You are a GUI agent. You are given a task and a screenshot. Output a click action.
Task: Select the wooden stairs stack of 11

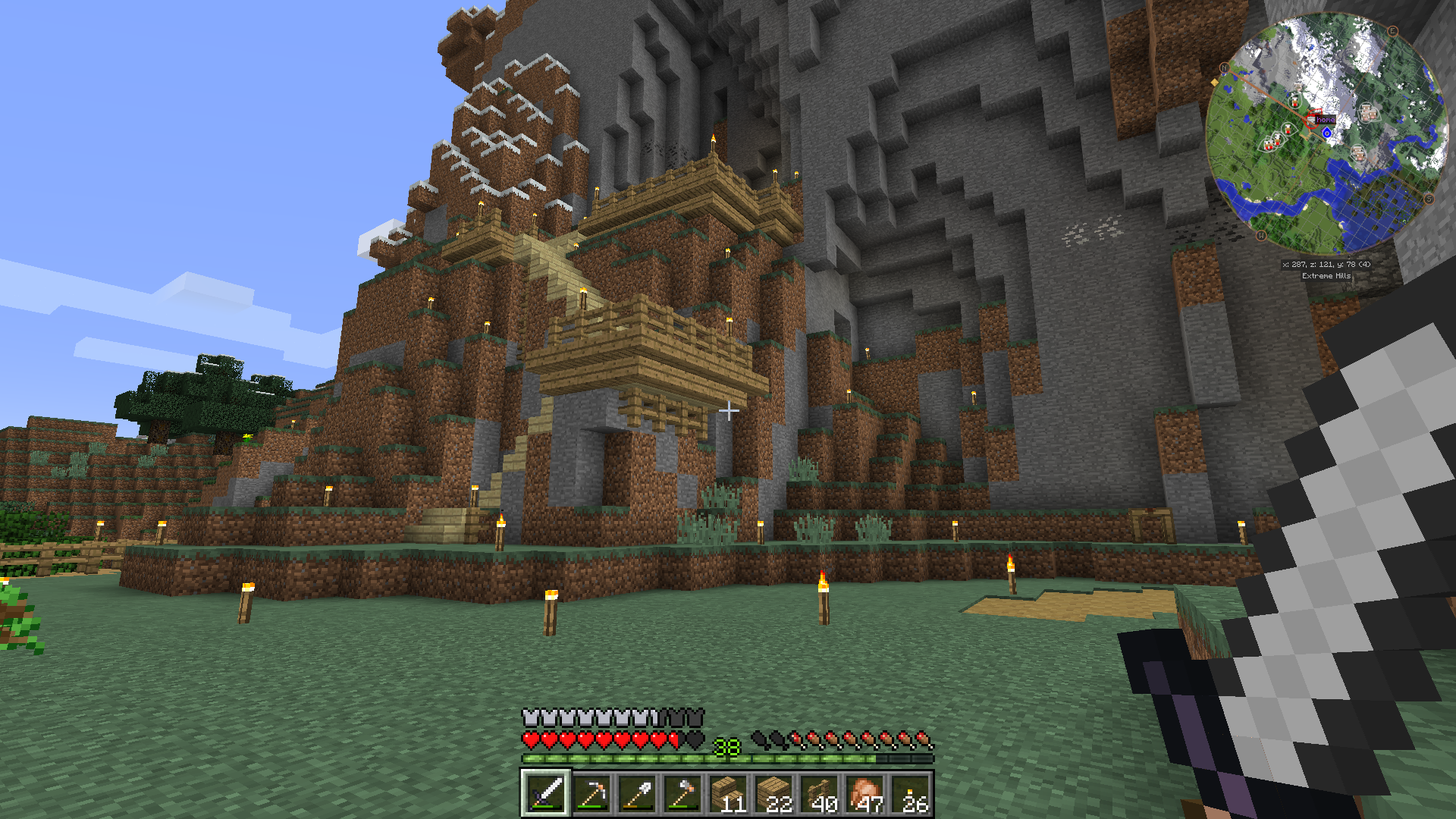pyautogui.click(x=727, y=794)
